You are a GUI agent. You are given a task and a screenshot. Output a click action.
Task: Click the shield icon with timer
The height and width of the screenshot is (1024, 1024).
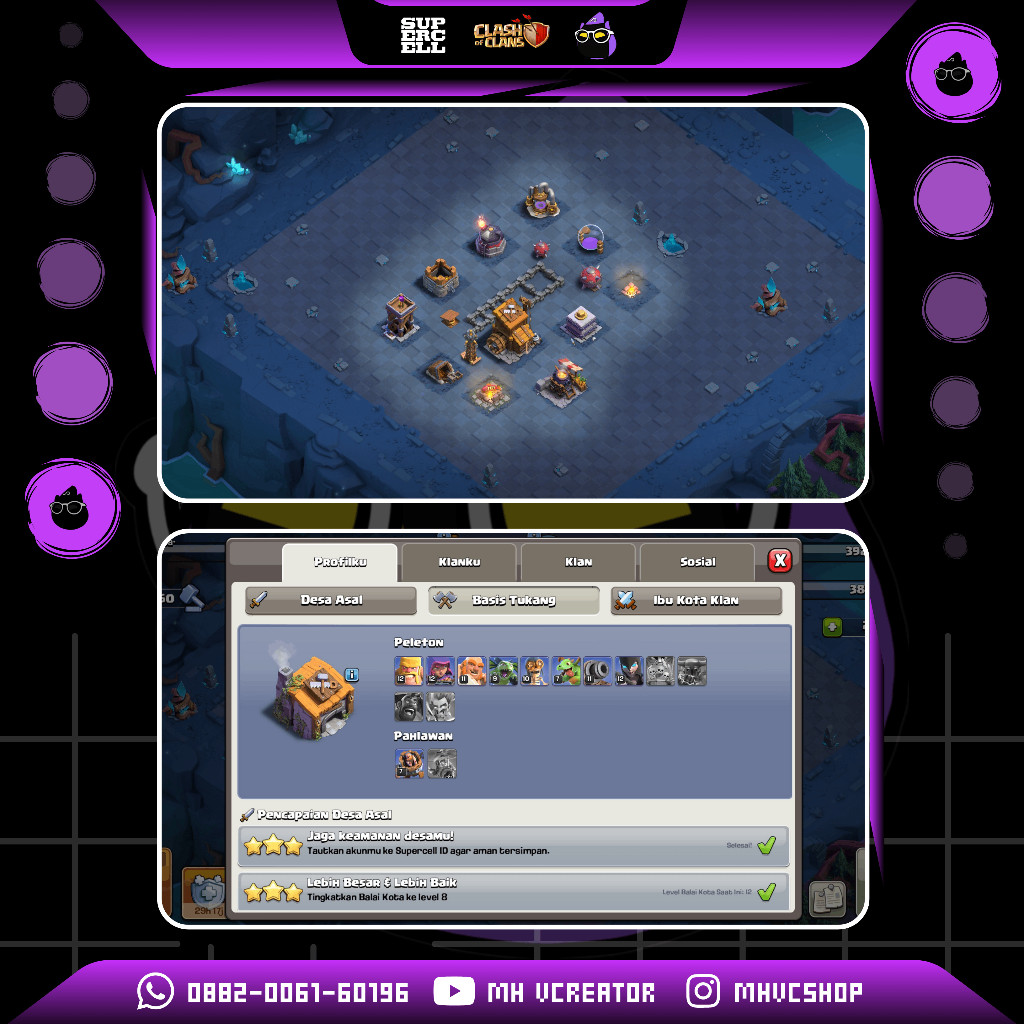204,890
